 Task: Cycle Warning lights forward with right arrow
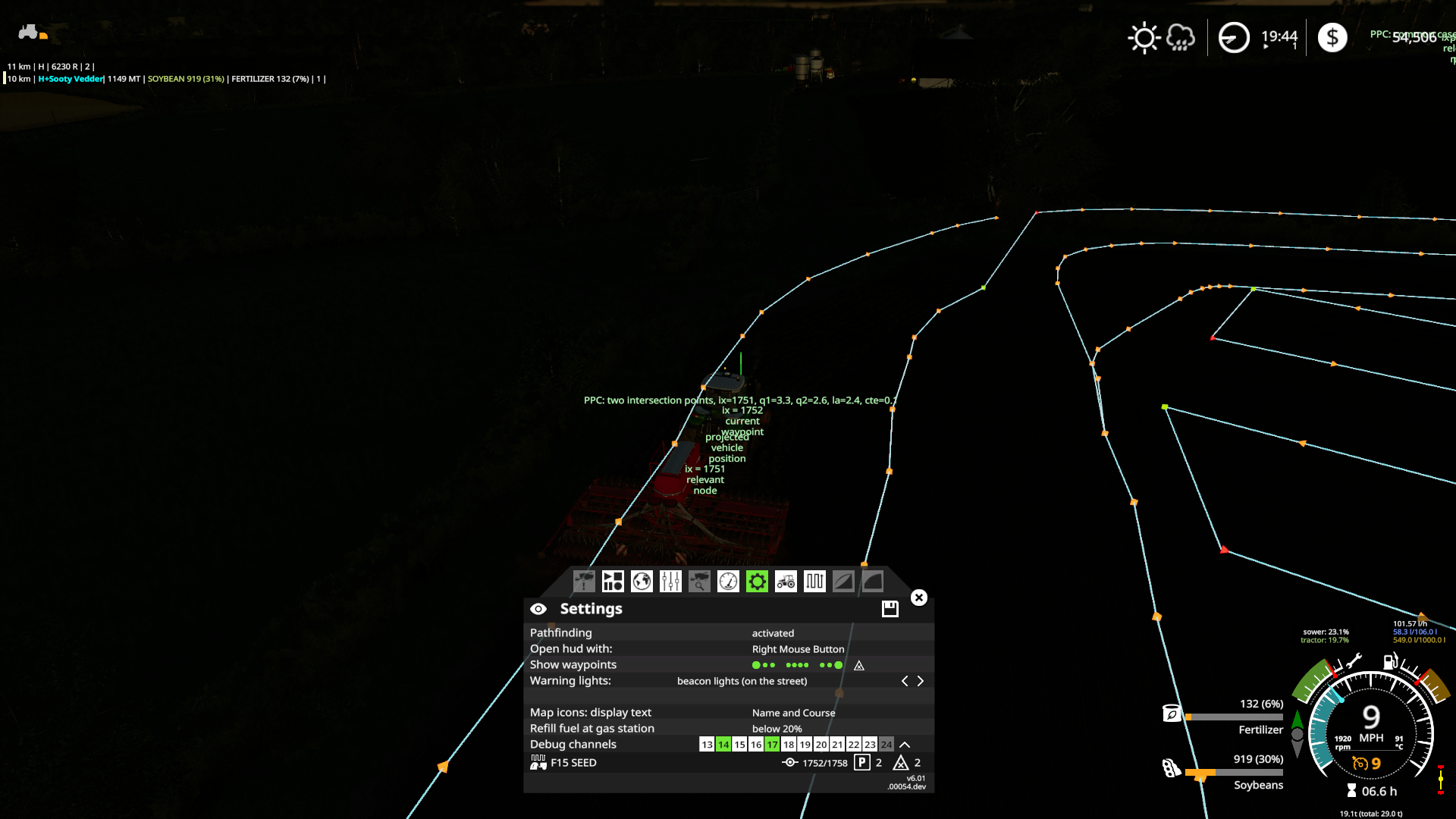[921, 681]
